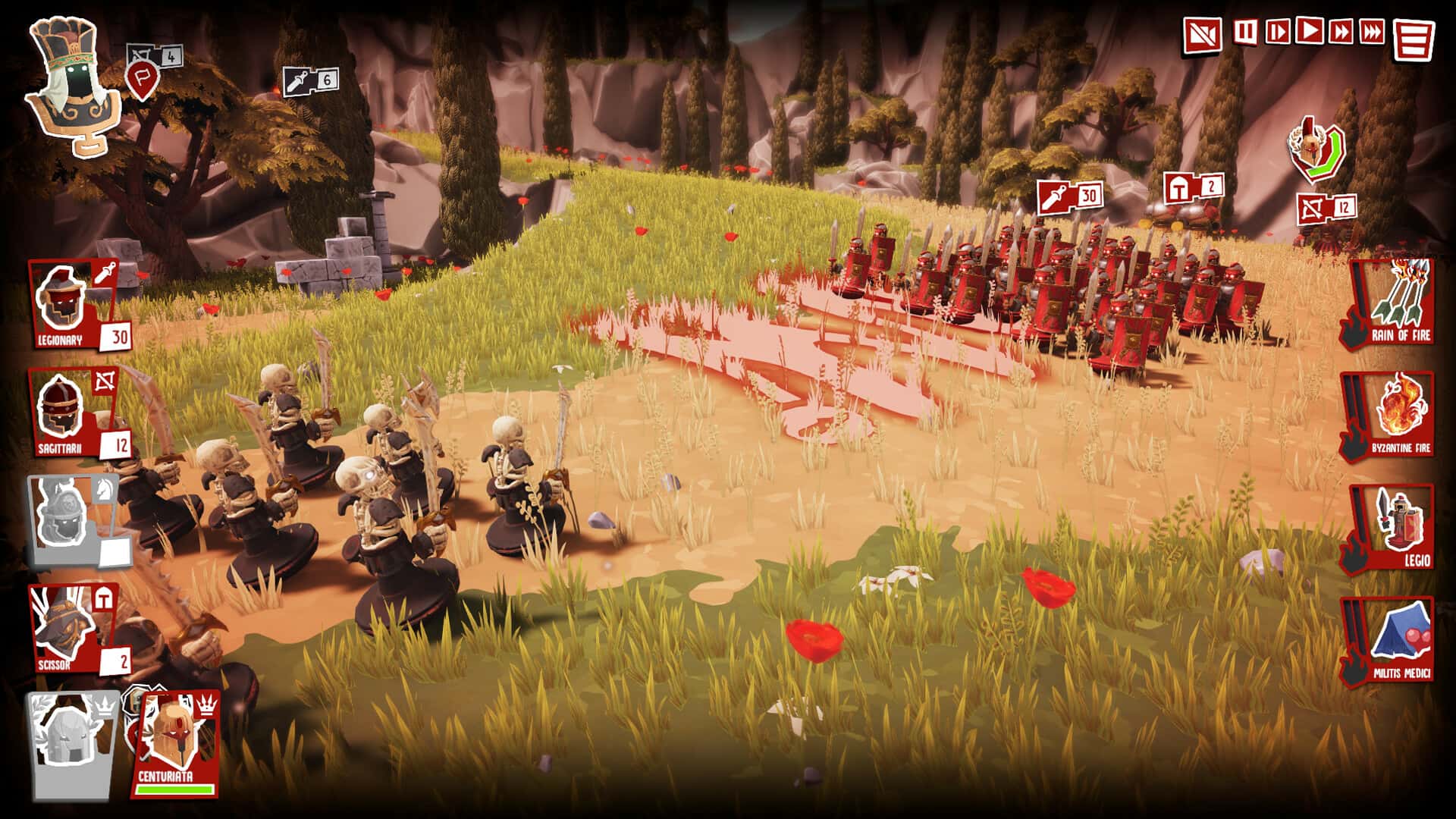This screenshot has width=1456, height=819.
Task: Pause the battle
Action: (x=1244, y=32)
